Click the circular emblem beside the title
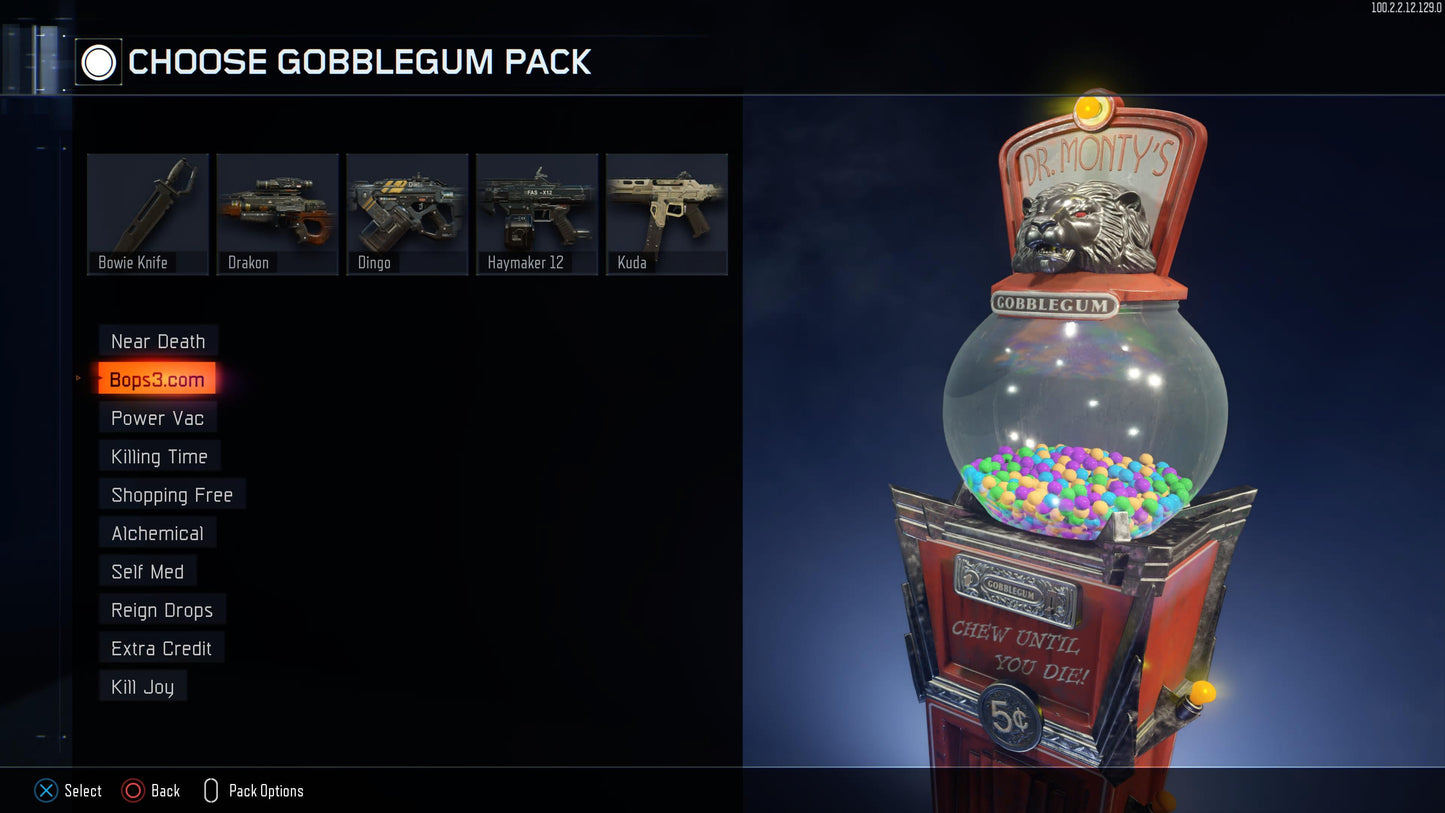Image resolution: width=1445 pixels, height=813 pixels. tap(97, 62)
